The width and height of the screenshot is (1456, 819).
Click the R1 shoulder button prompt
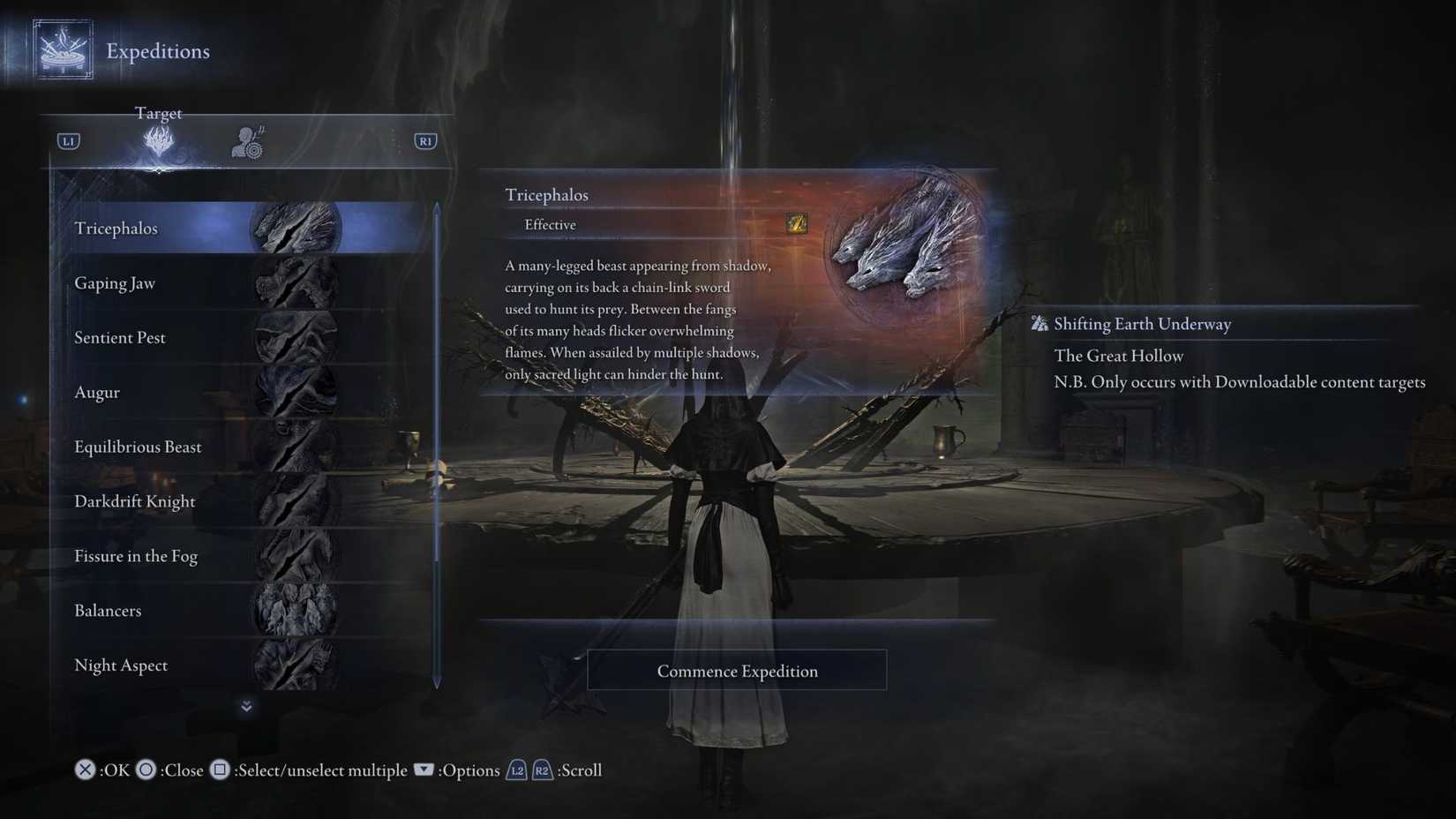(x=424, y=140)
